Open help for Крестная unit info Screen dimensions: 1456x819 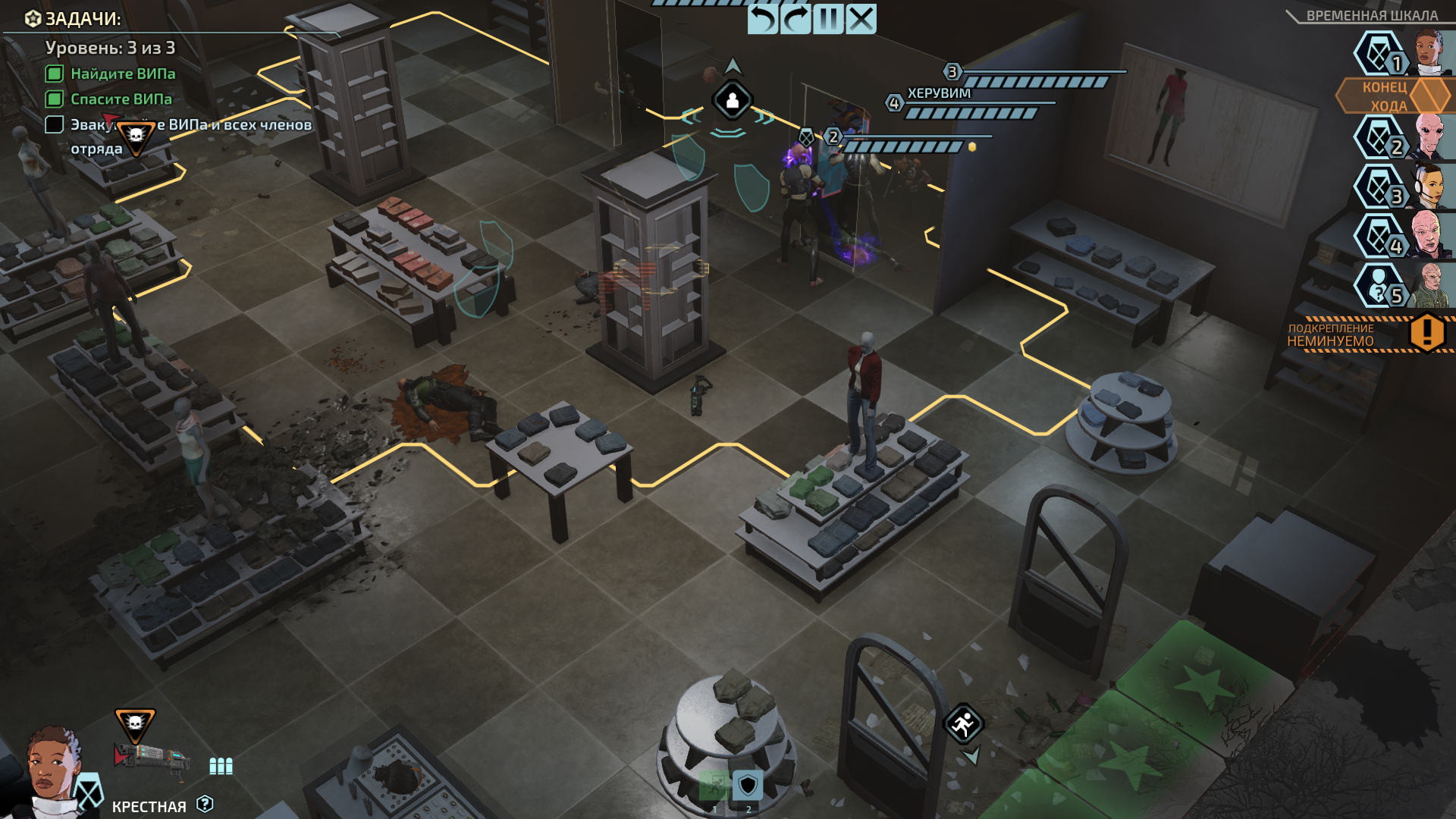[x=205, y=804]
